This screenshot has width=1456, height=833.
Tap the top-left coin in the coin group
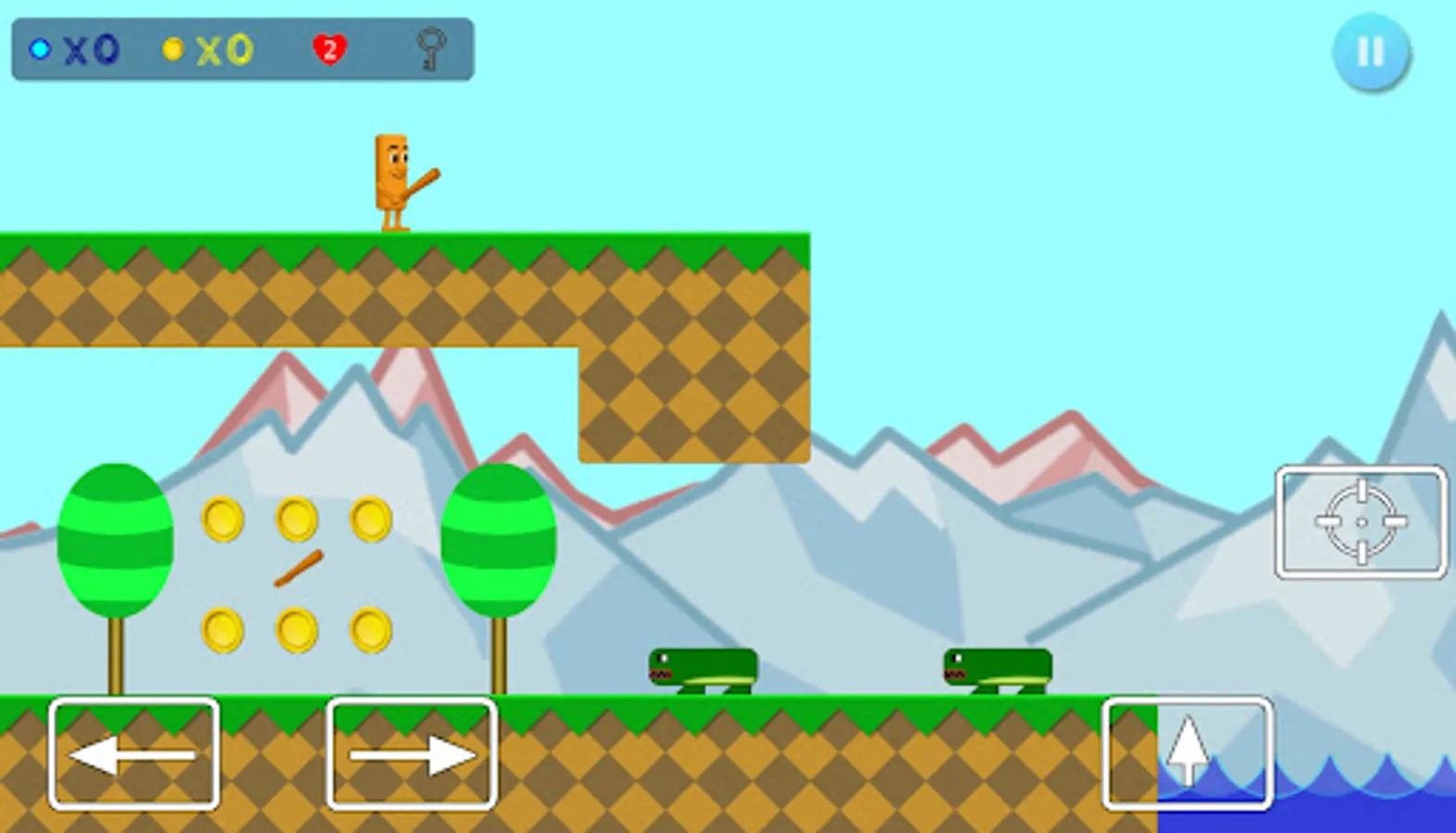pyautogui.click(x=223, y=520)
